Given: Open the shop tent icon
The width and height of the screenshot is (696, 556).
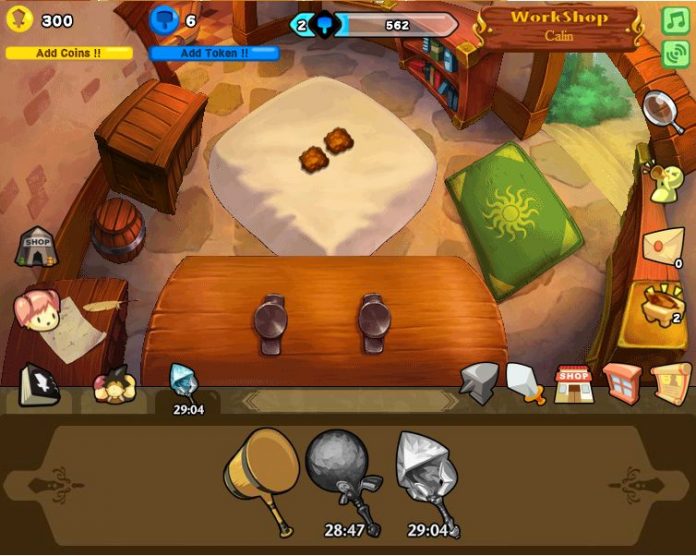Looking at the screenshot, I should pos(36,246).
